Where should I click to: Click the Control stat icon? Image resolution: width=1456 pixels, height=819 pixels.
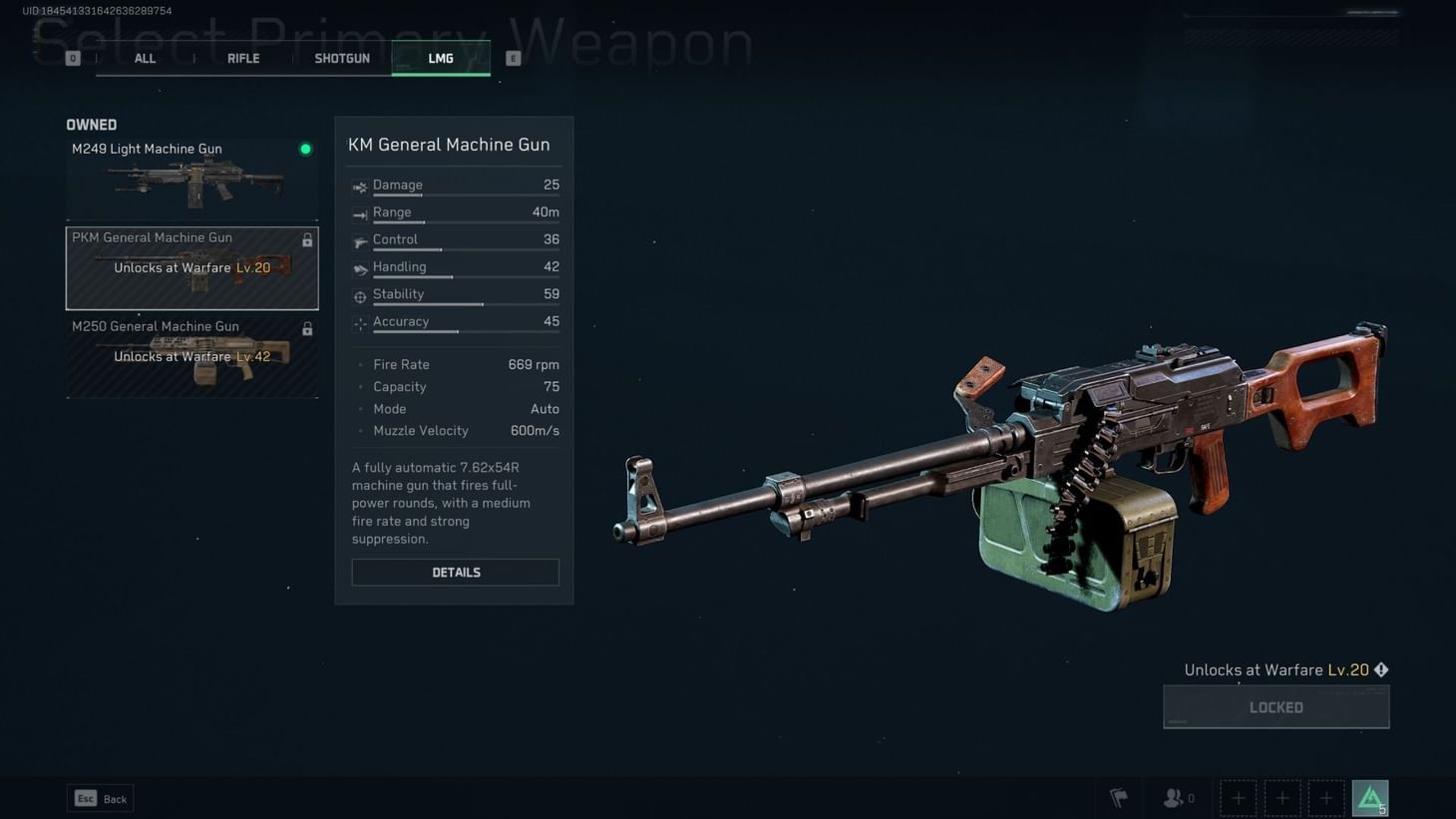pos(359,239)
